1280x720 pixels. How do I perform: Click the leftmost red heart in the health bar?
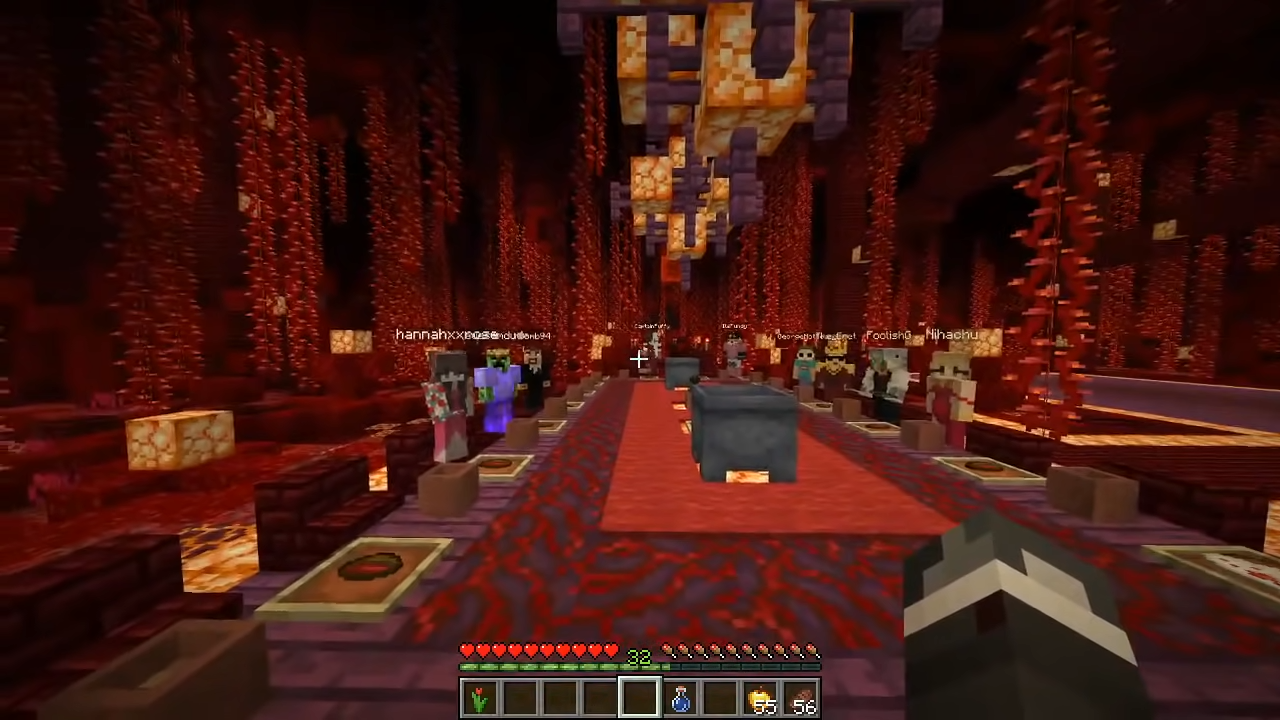[467, 650]
